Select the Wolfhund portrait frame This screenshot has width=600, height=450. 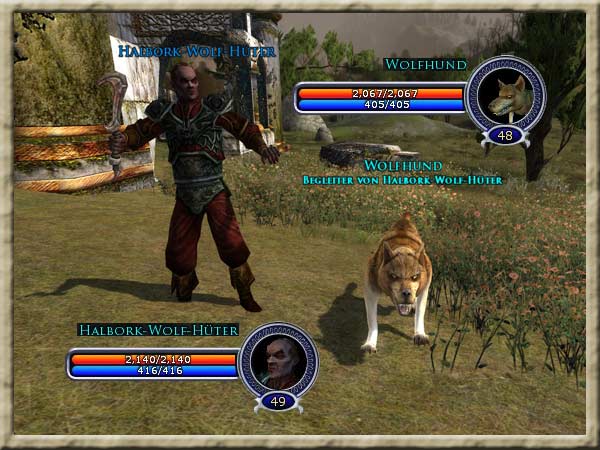505,94
